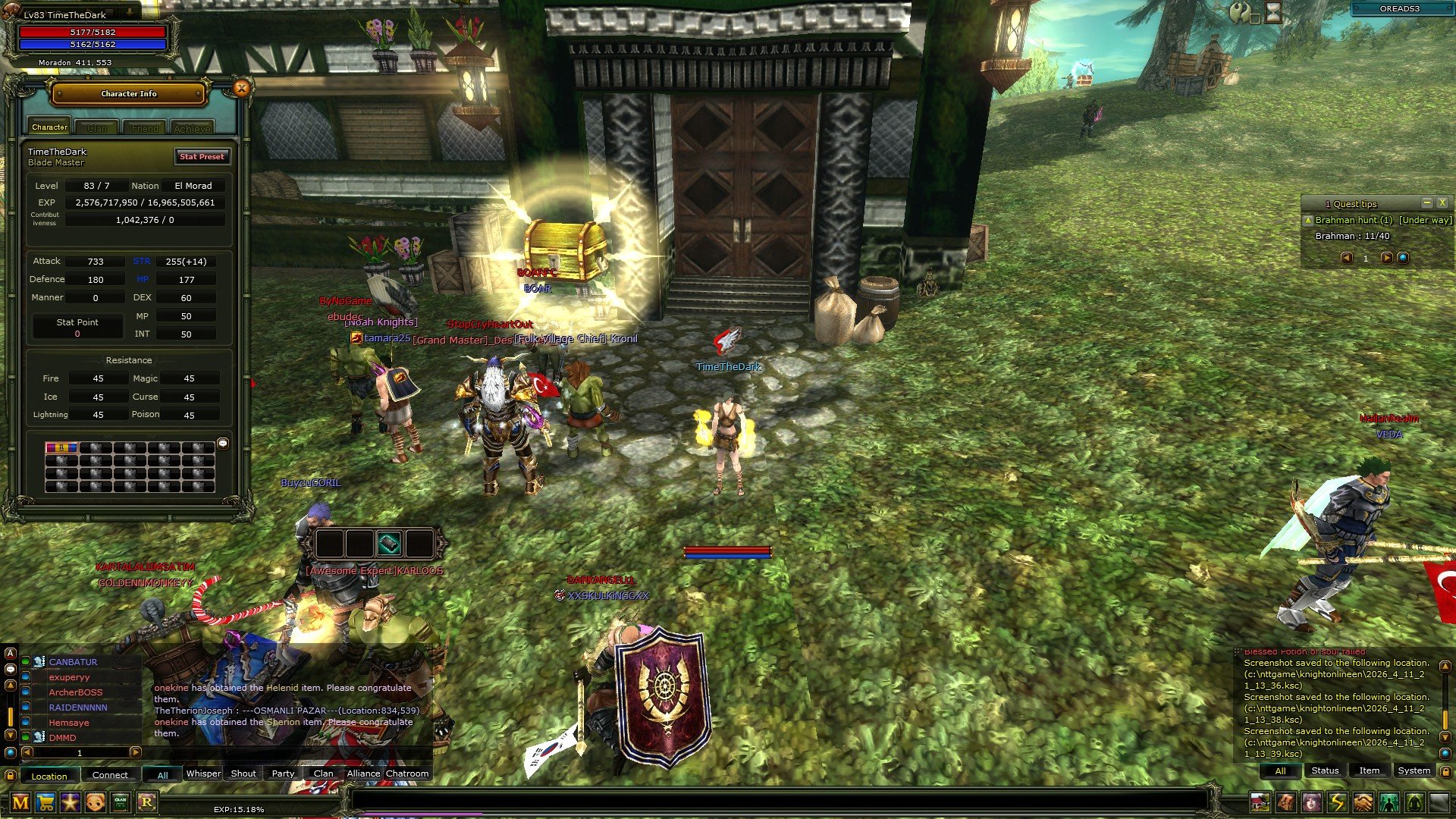Viewport: 1456px width, 819px height.
Task: Collapse the Brahman hunt quest entry
Action: coord(1308,220)
